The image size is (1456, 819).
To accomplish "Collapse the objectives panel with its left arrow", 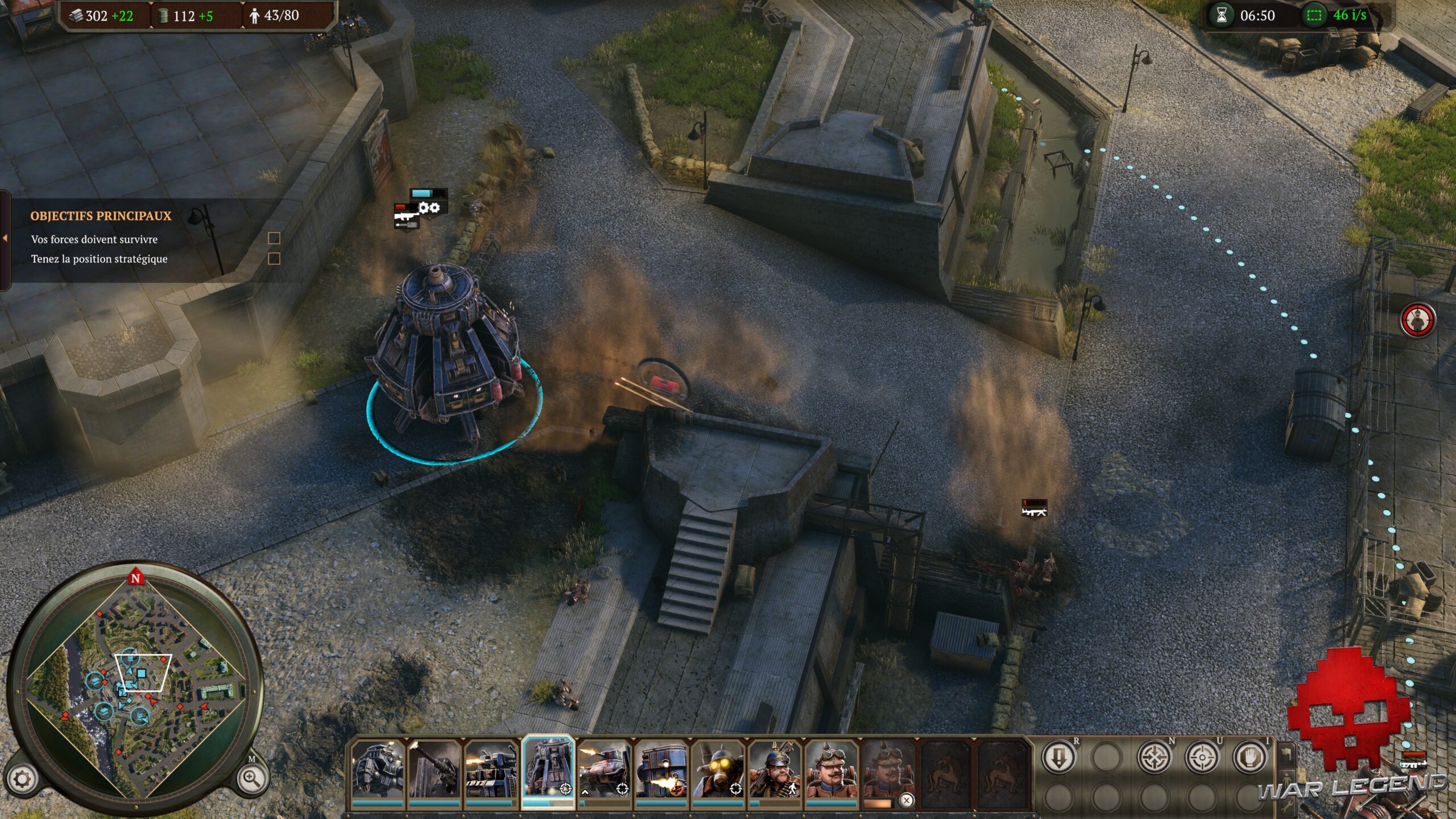I will coord(6,239).
